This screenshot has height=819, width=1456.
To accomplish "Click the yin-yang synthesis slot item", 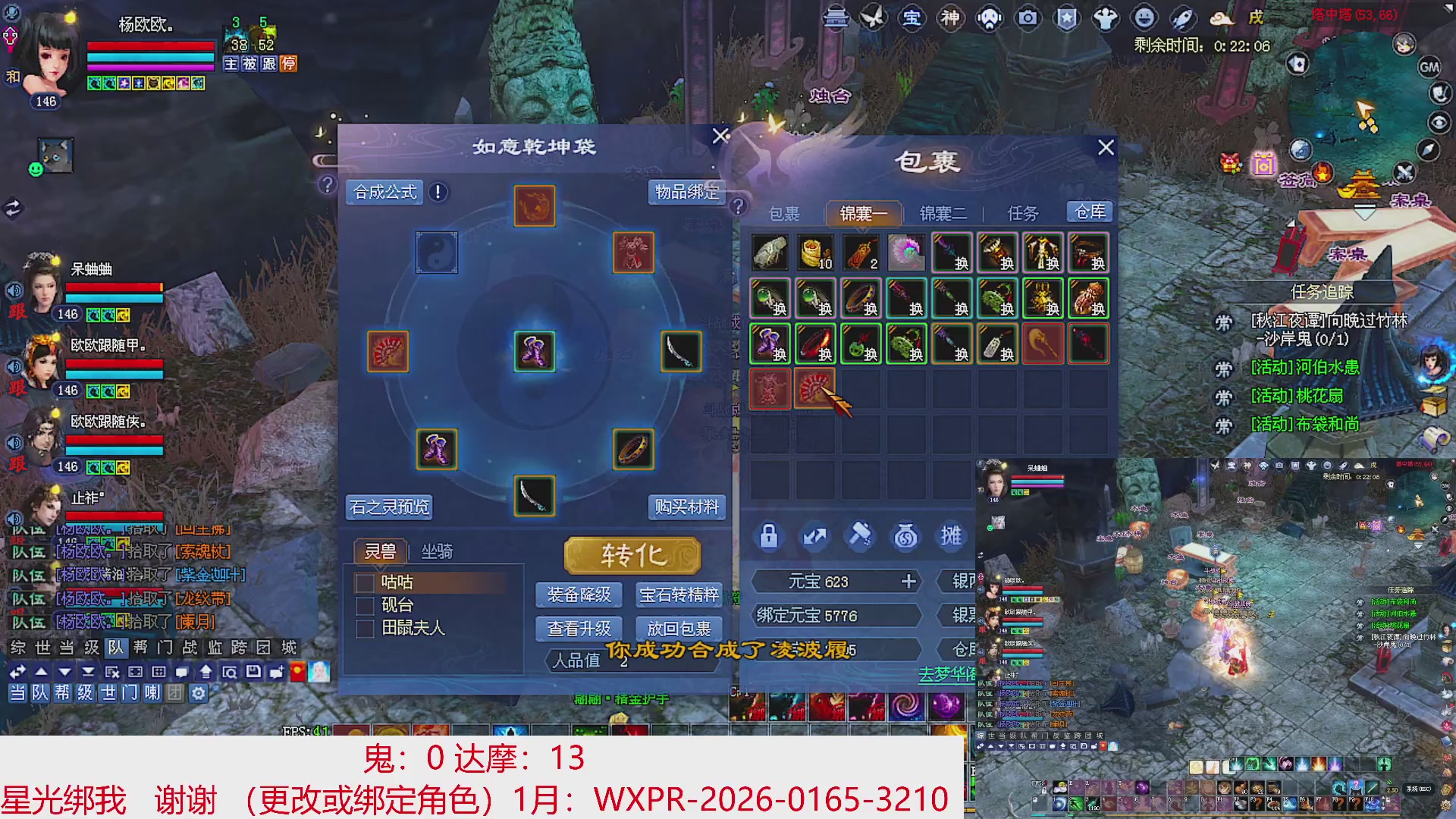I will pos(436,253).
